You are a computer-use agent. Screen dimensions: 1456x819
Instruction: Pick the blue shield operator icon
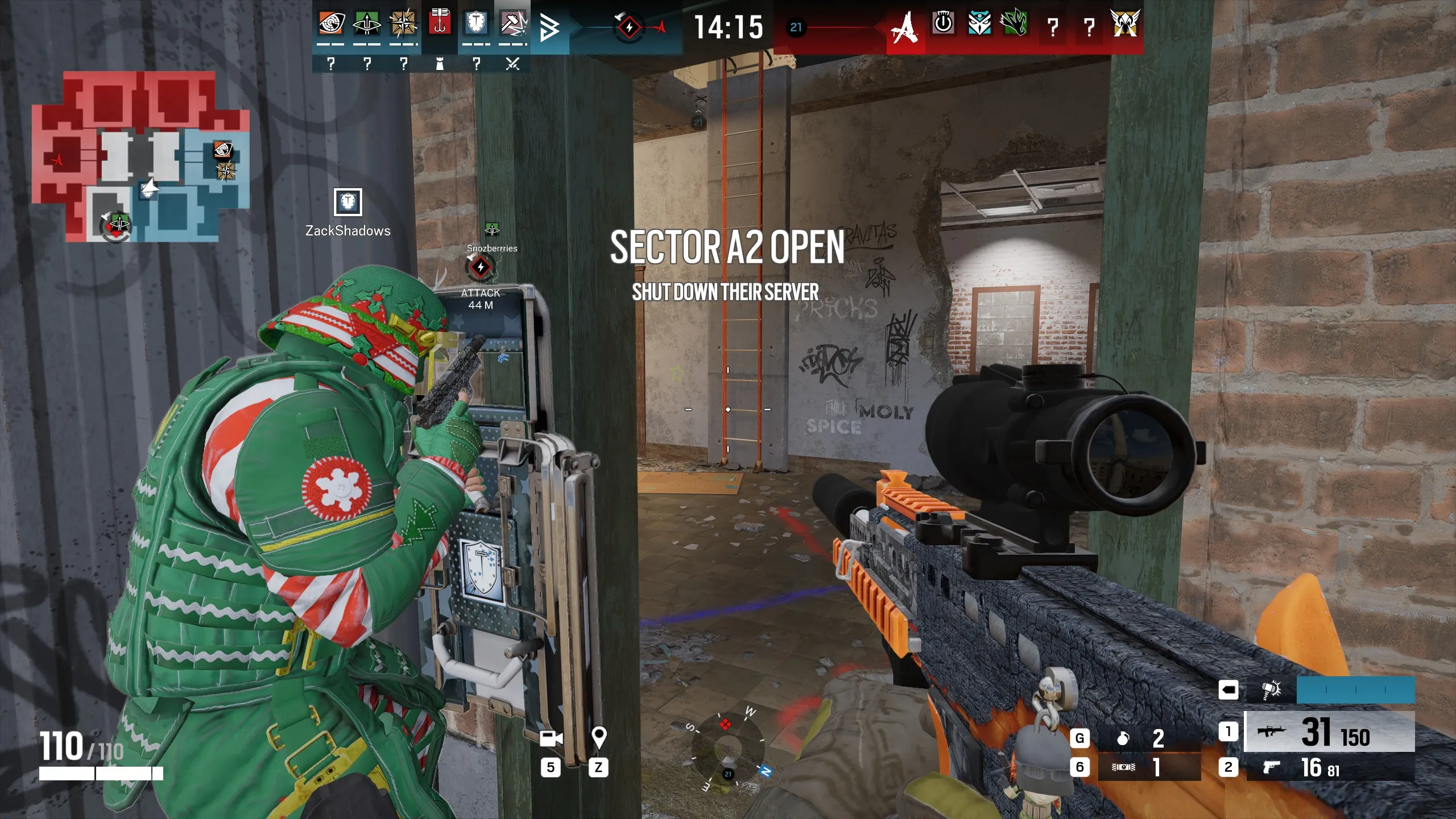[476, 24]
